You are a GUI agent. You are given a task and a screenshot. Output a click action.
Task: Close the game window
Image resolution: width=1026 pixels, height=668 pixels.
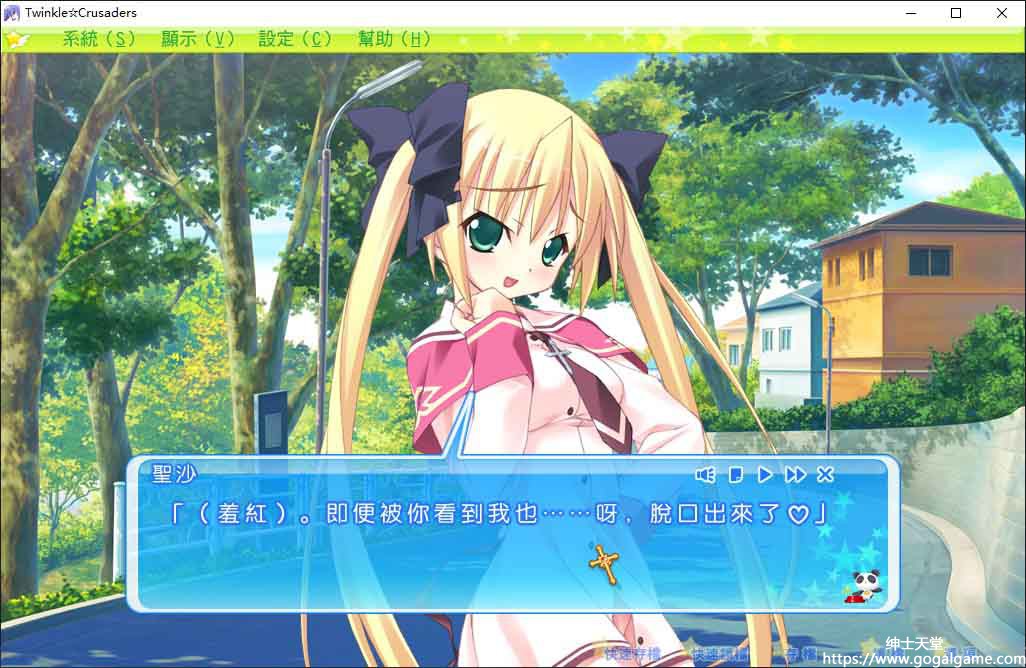(1002, 13)
